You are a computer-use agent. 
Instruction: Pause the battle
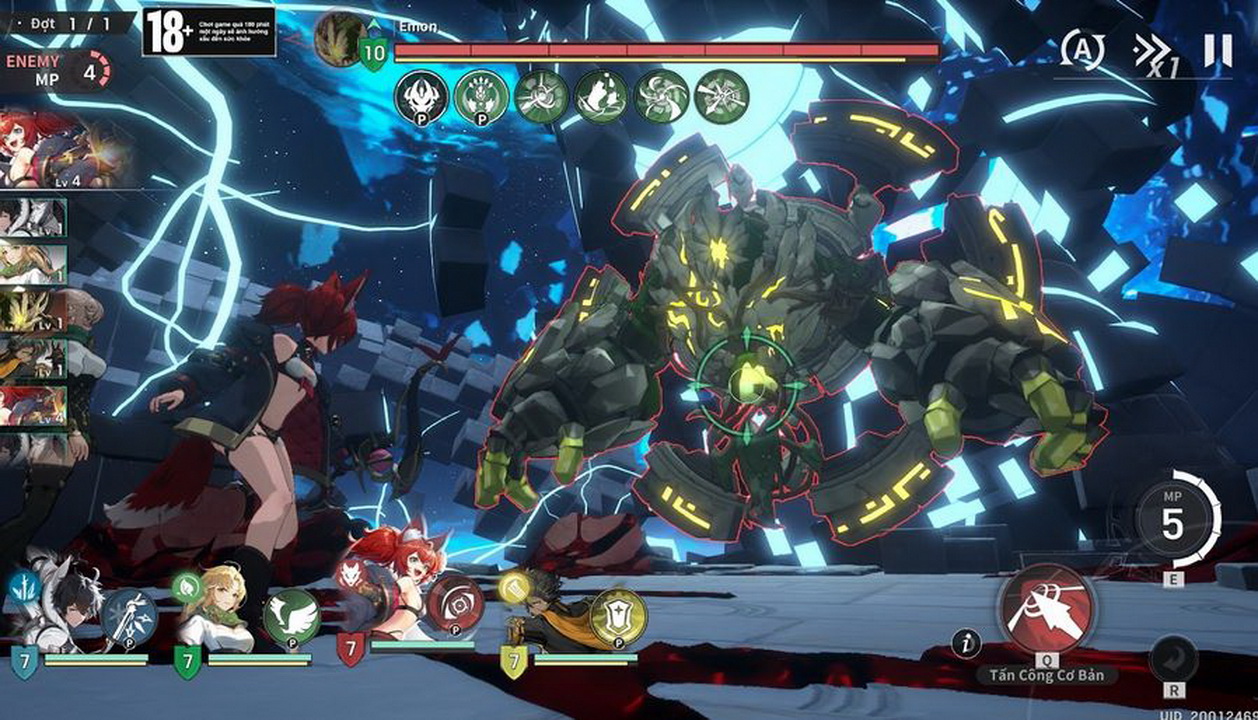pyautogui.click(x=1217, y=50)
